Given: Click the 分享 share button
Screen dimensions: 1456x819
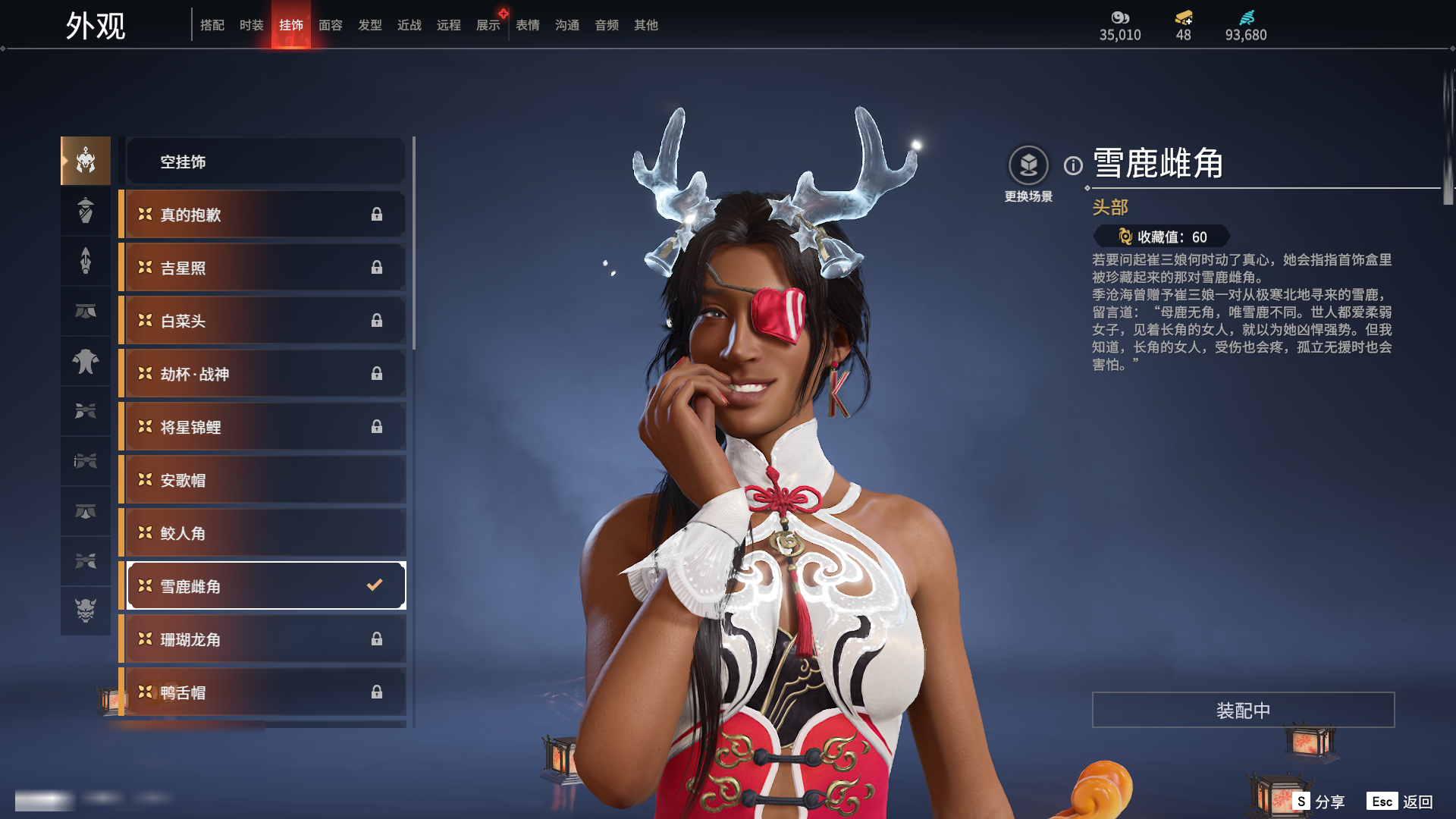Looking at the screenshot, I should (x=1319, y=802).
